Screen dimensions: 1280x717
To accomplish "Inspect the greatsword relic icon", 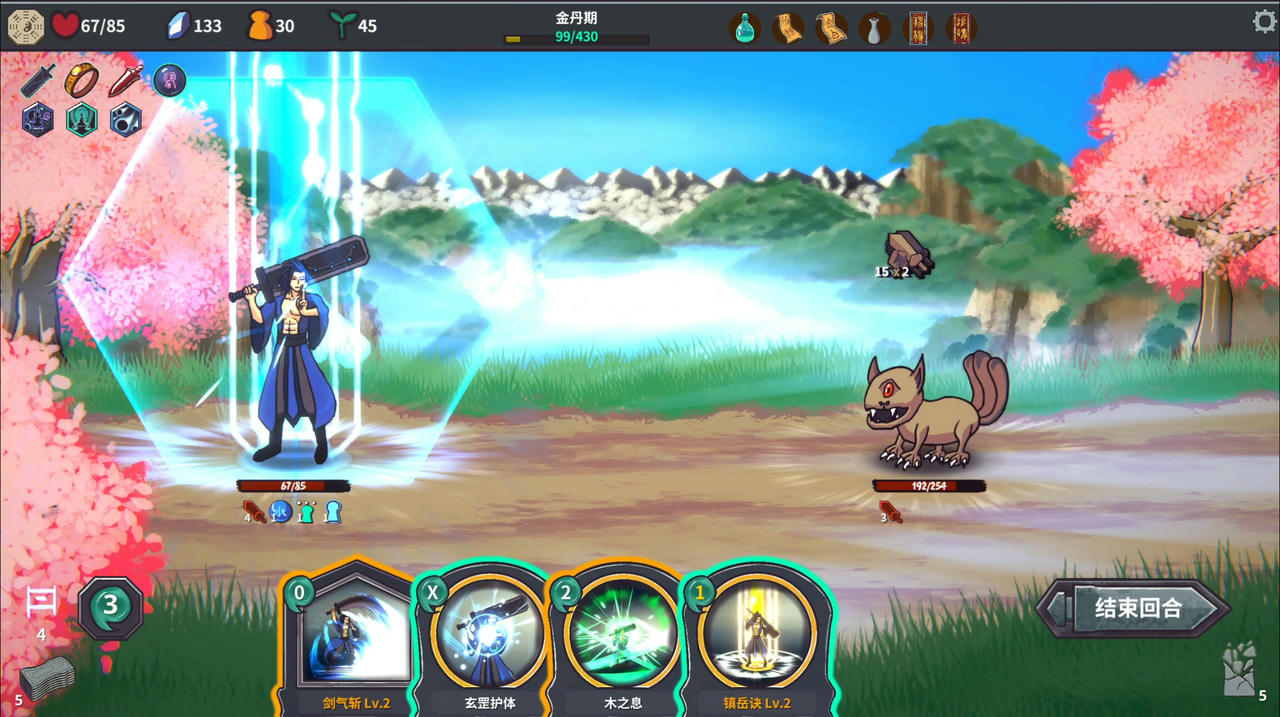I will click(x=38, y=81).
